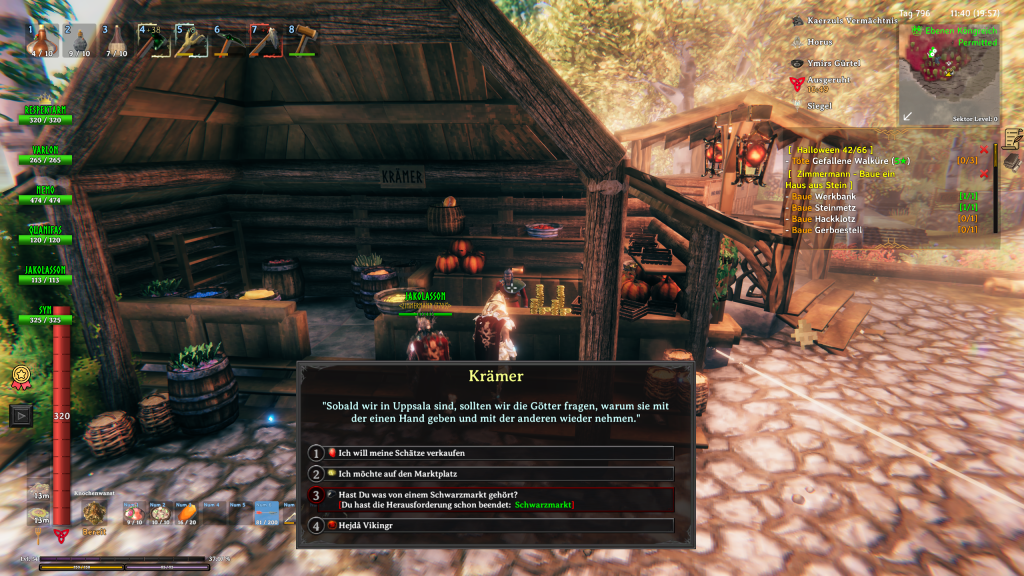Click the gold medal star icon
1024x576 pixels.
click(x=20, y=377)
